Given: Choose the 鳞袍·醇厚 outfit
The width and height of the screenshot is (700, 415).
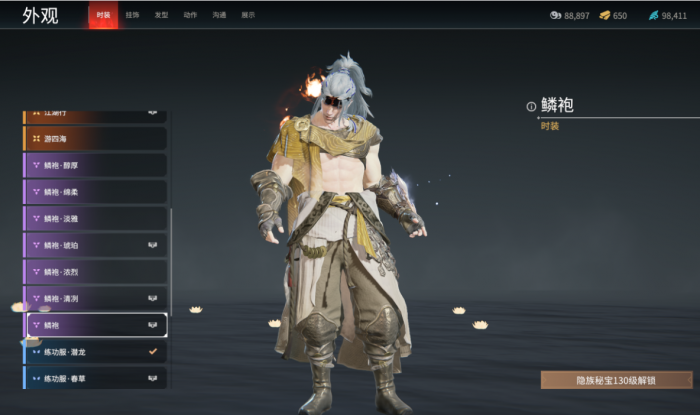Looking at the screenshot, I should click(95, 165).
